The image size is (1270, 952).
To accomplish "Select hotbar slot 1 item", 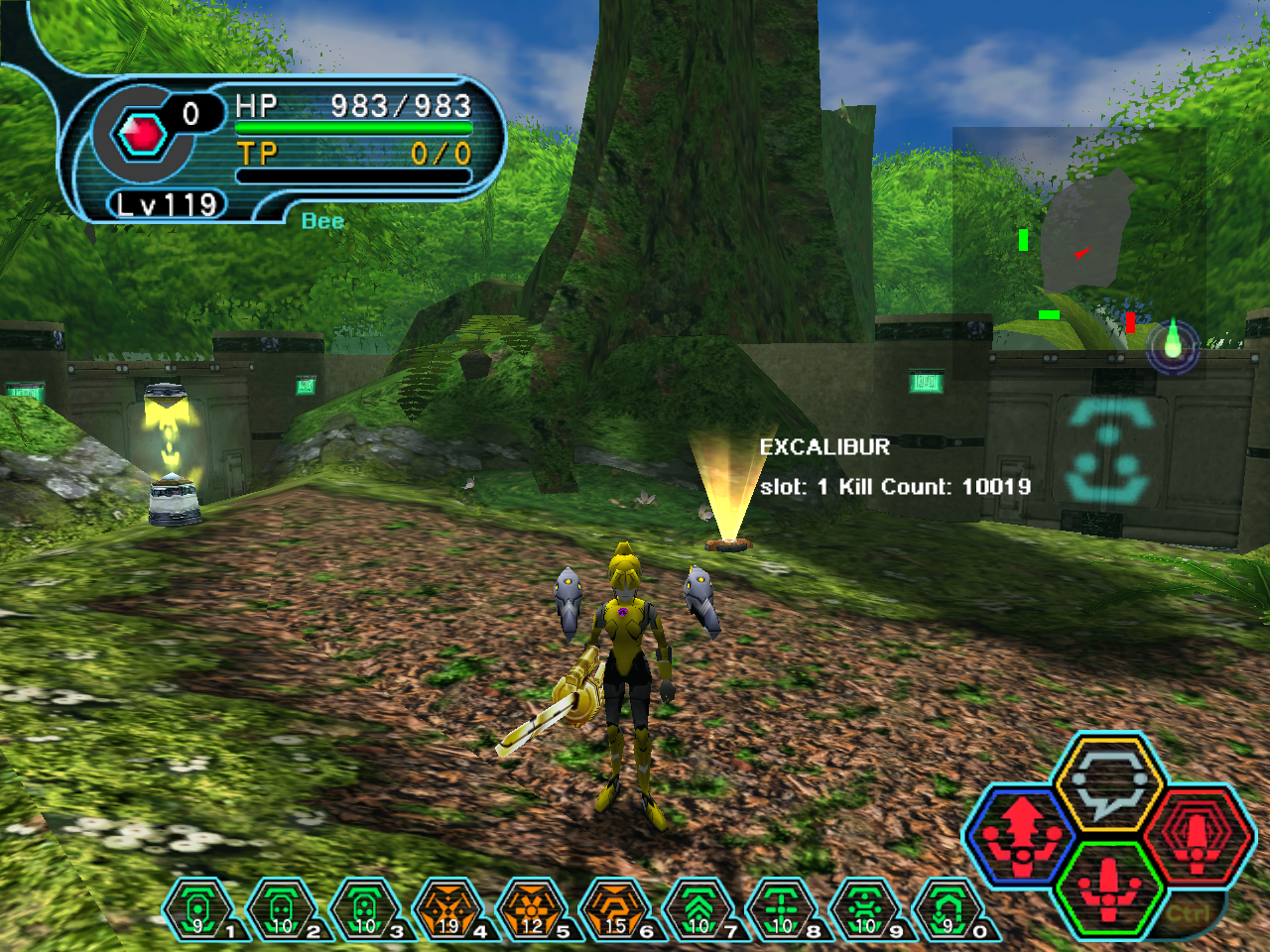I will tap(198, 908).
